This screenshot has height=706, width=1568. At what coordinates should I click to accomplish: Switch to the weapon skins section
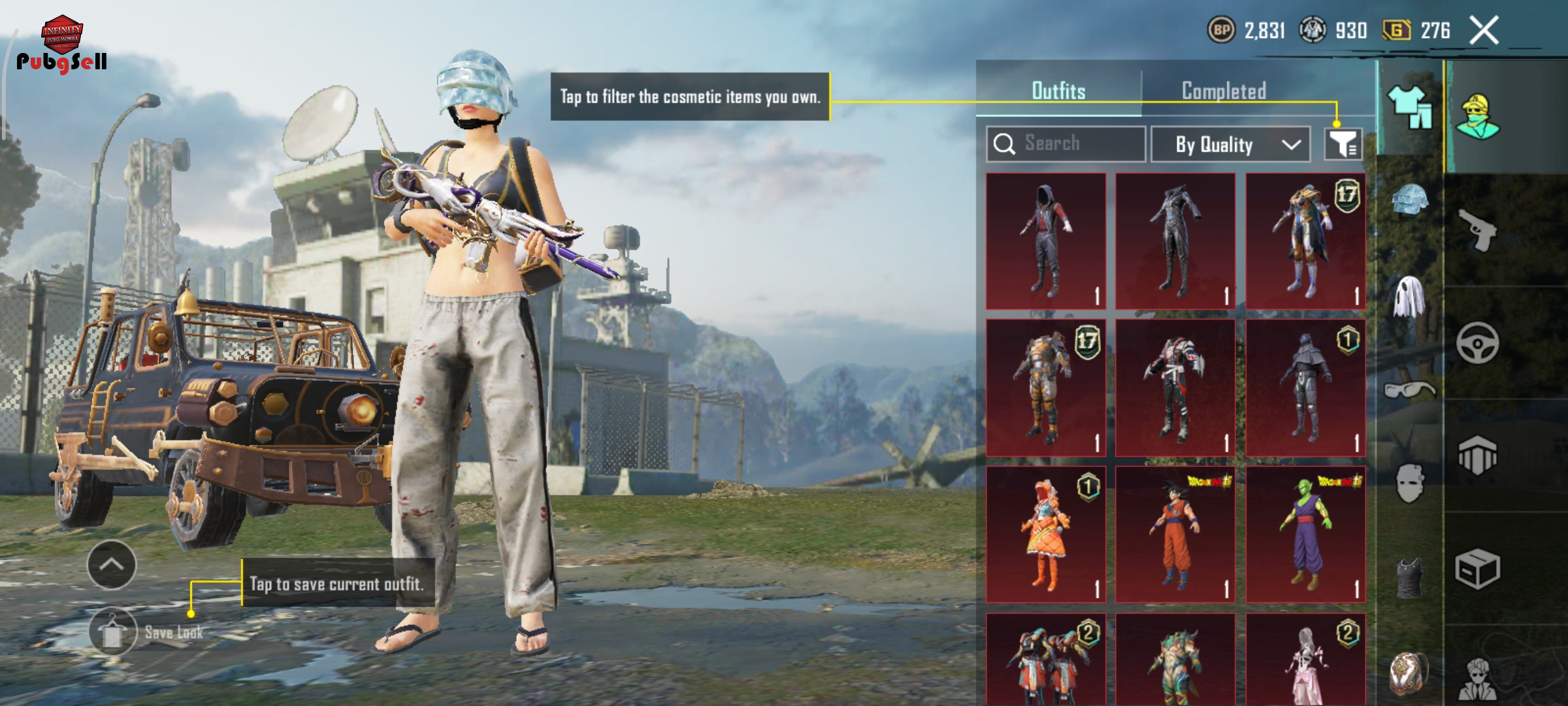tap(1478, 229)
